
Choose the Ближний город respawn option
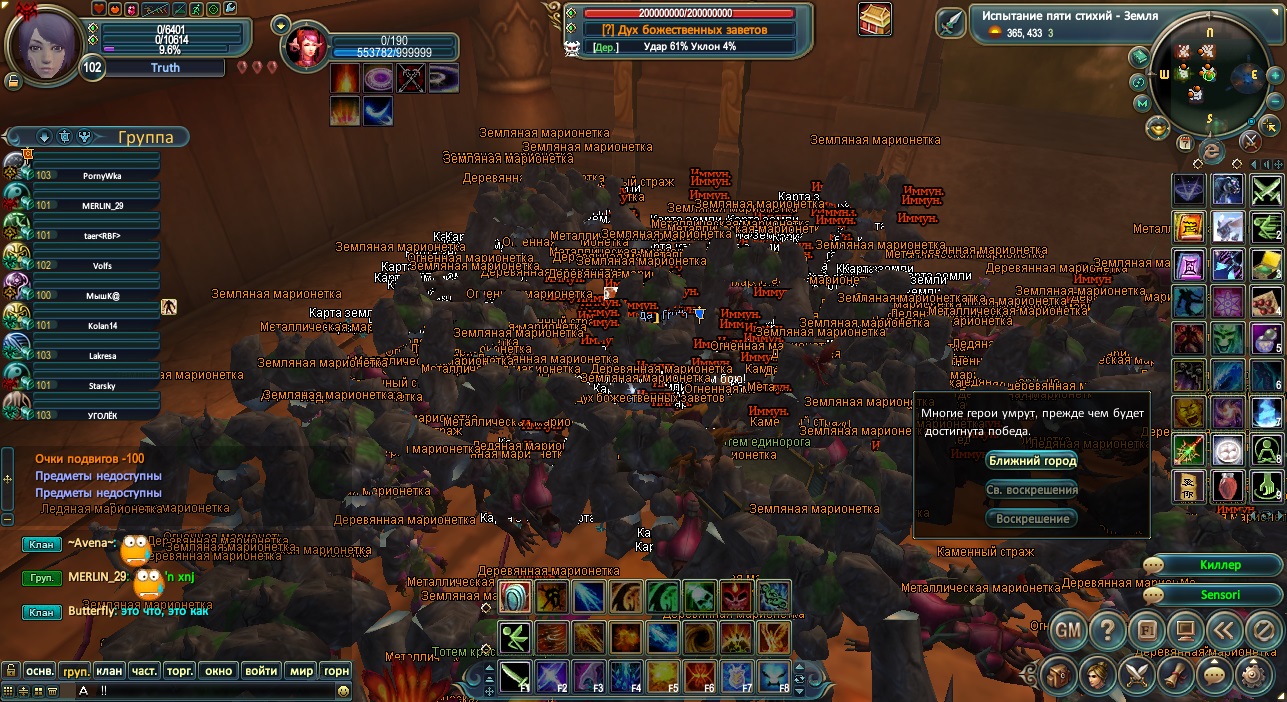pyautogui.click(x=1031, y=461)
